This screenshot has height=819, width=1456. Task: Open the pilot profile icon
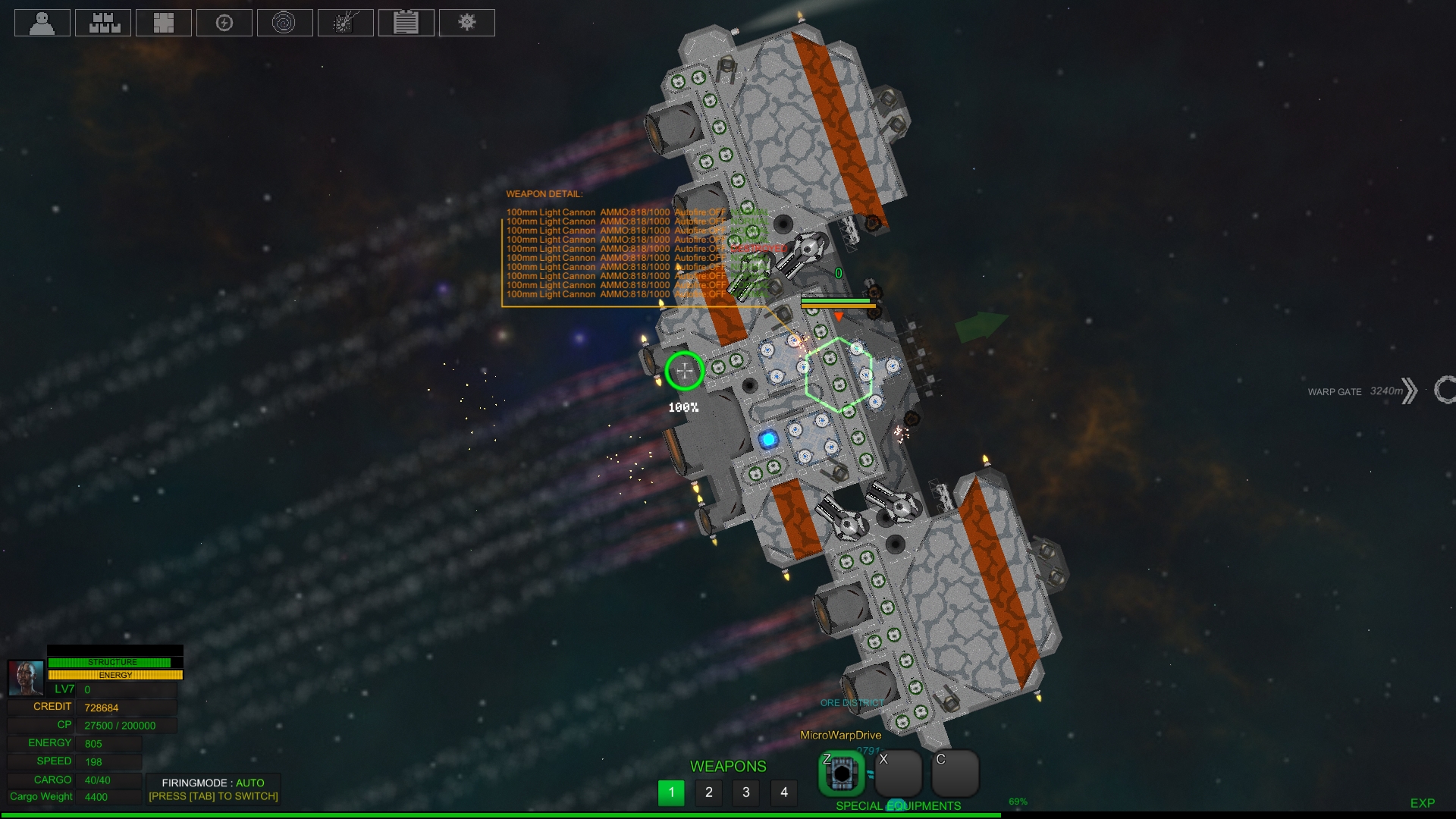pos(42,23)
